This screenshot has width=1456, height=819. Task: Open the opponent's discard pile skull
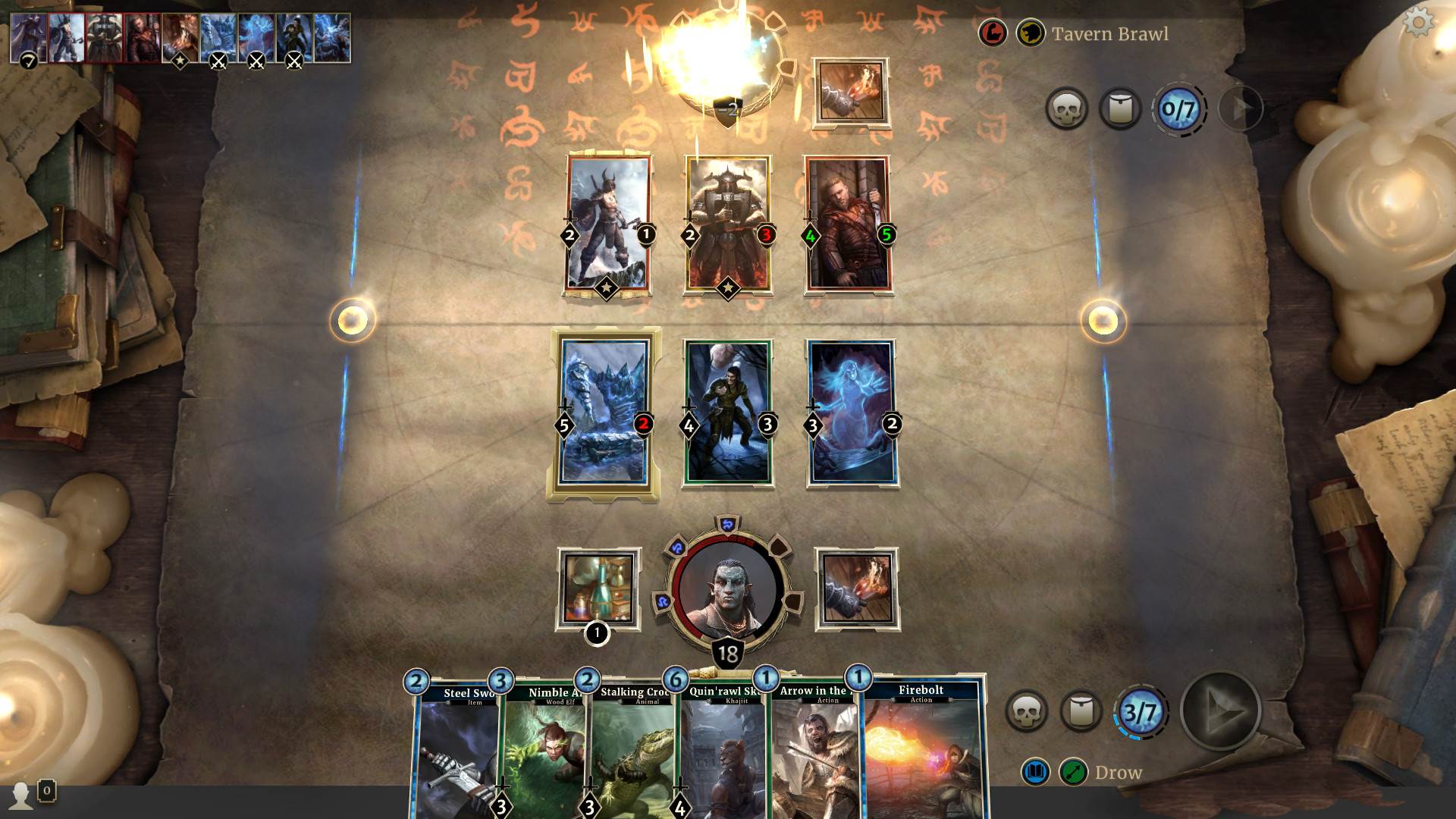[x=1066, y=109]
